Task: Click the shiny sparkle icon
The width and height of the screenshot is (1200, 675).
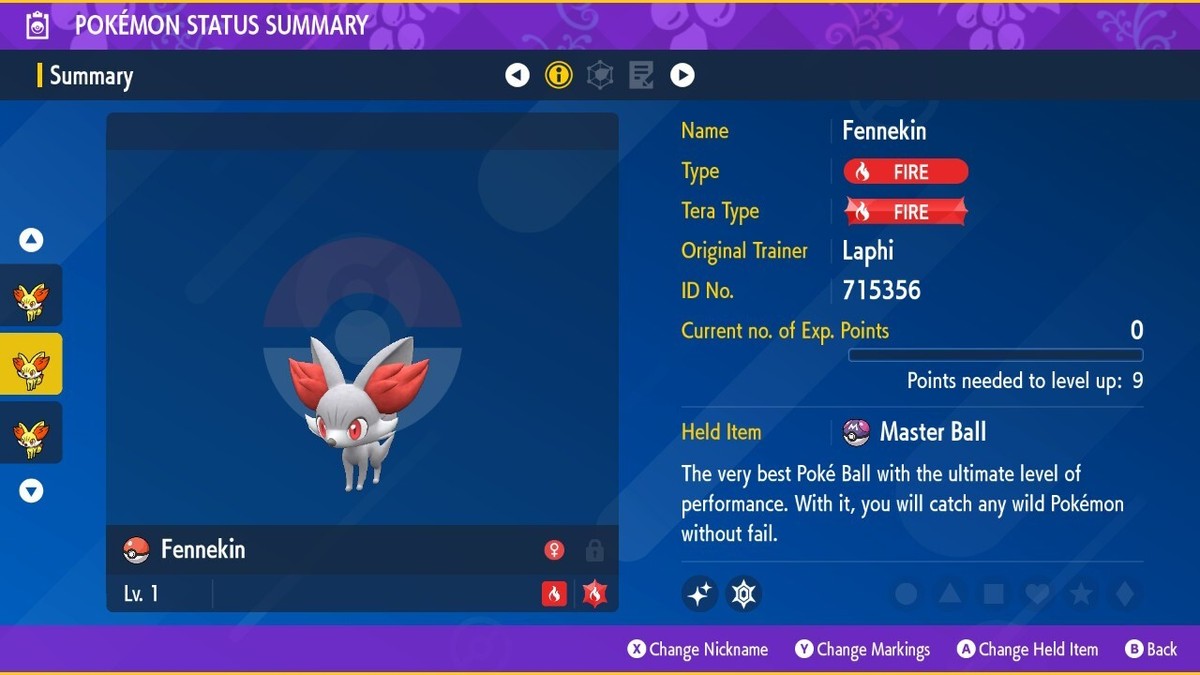Action: click(x=700, y=594)
